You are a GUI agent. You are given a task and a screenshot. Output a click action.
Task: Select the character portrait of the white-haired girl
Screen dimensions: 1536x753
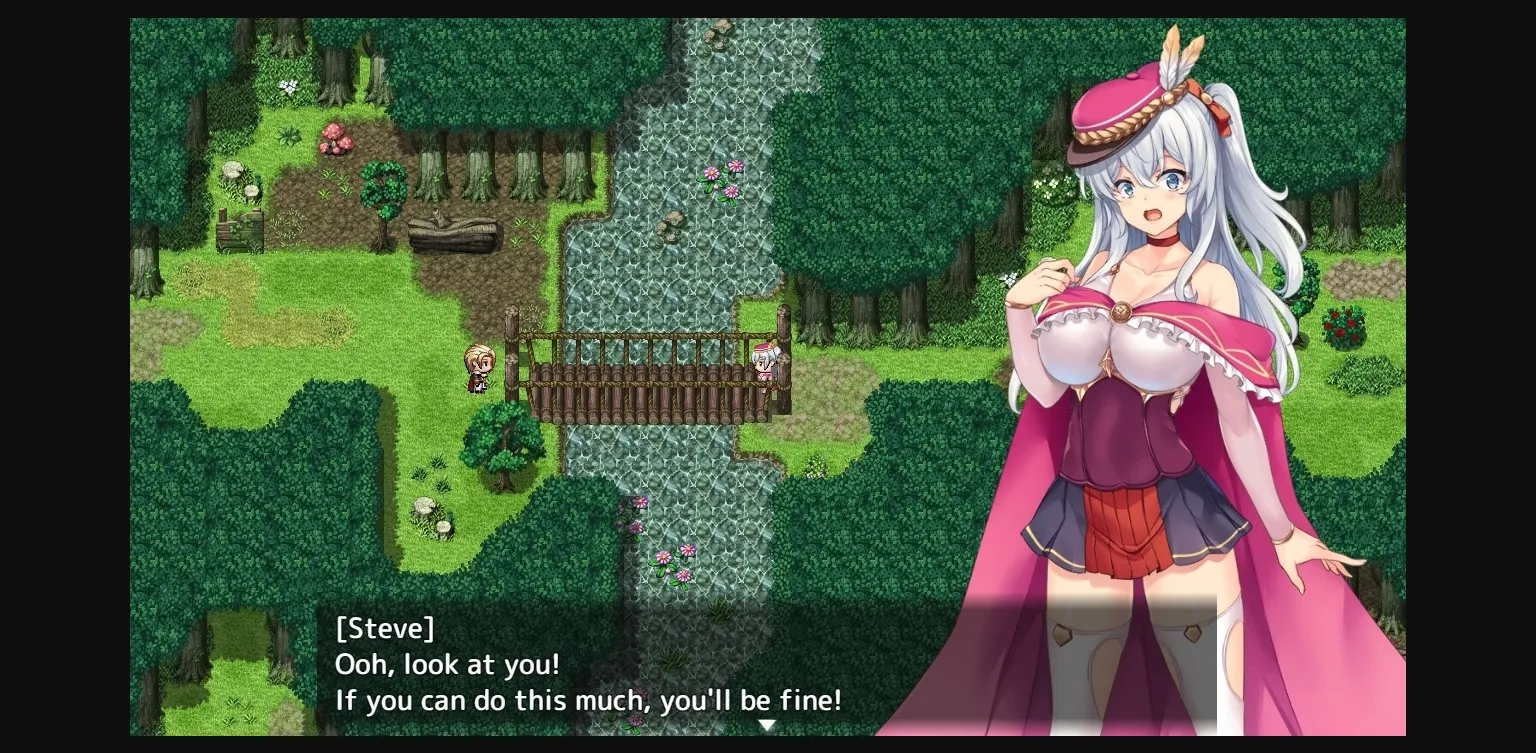point(1150,350)
